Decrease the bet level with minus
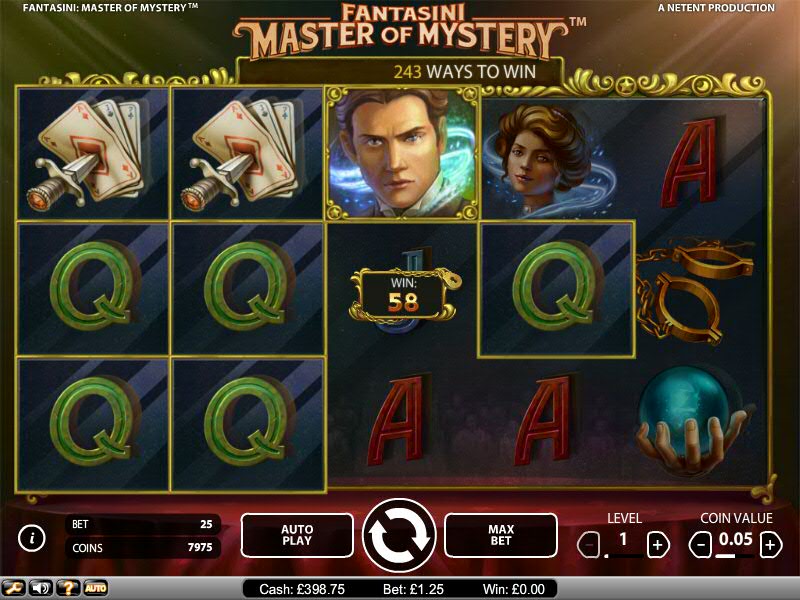 point(590,545)
